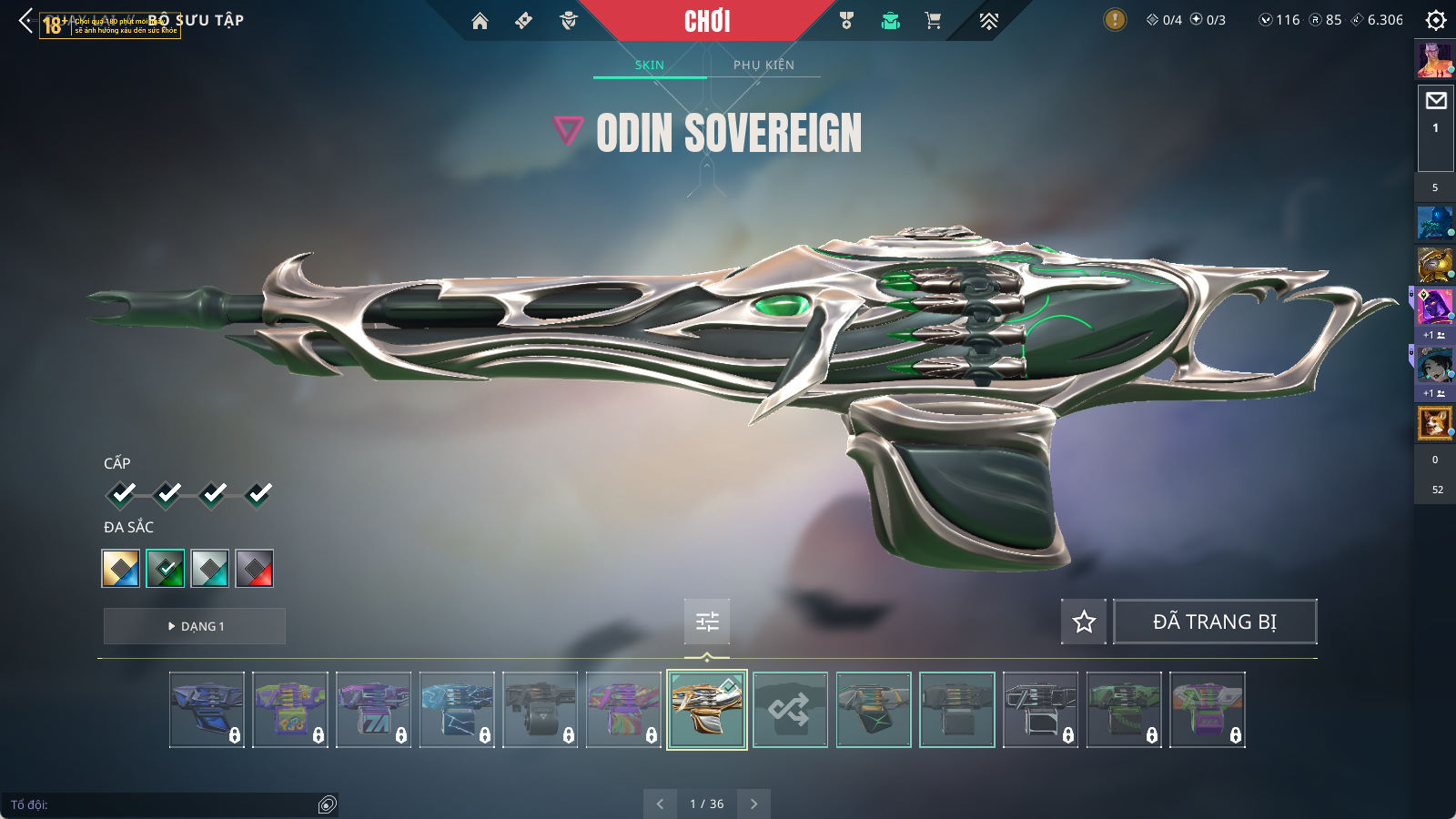
Task: Select the random shuffle skin tile
Action: (790, 710)
